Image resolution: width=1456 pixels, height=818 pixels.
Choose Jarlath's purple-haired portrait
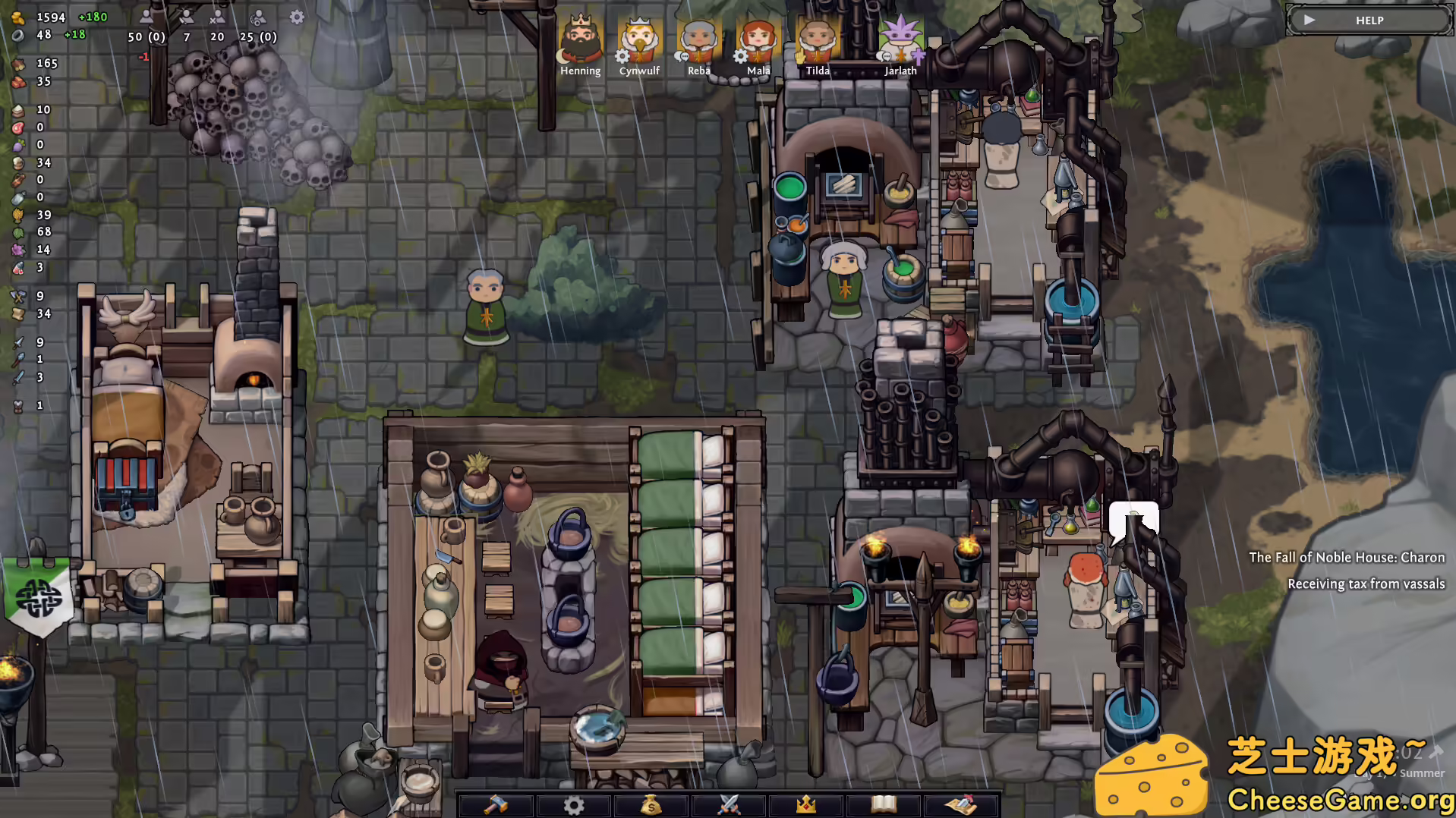click(x=900, y=39)
